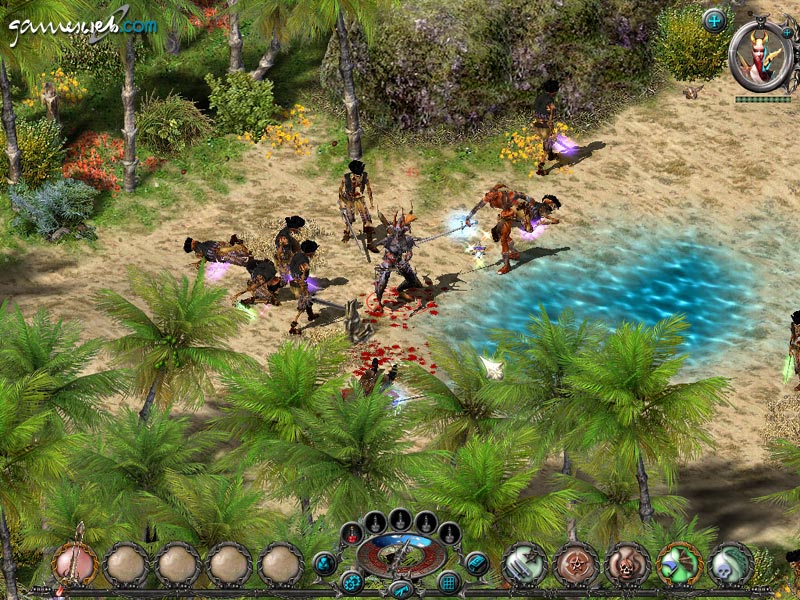800x600 pixels.
Task: Activate the red pentagram skill
Action: pyautogui.click(x=576, y=564)
